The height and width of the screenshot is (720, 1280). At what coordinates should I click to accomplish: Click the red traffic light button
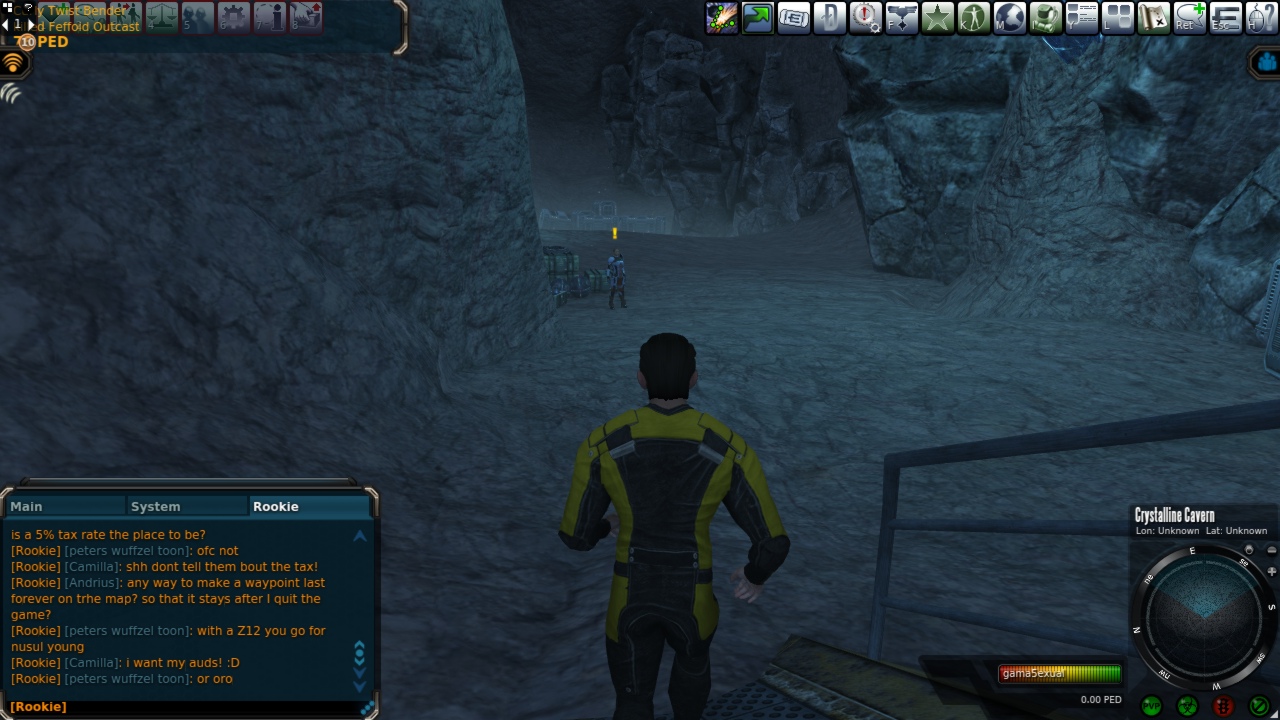tap(1223, 706)
